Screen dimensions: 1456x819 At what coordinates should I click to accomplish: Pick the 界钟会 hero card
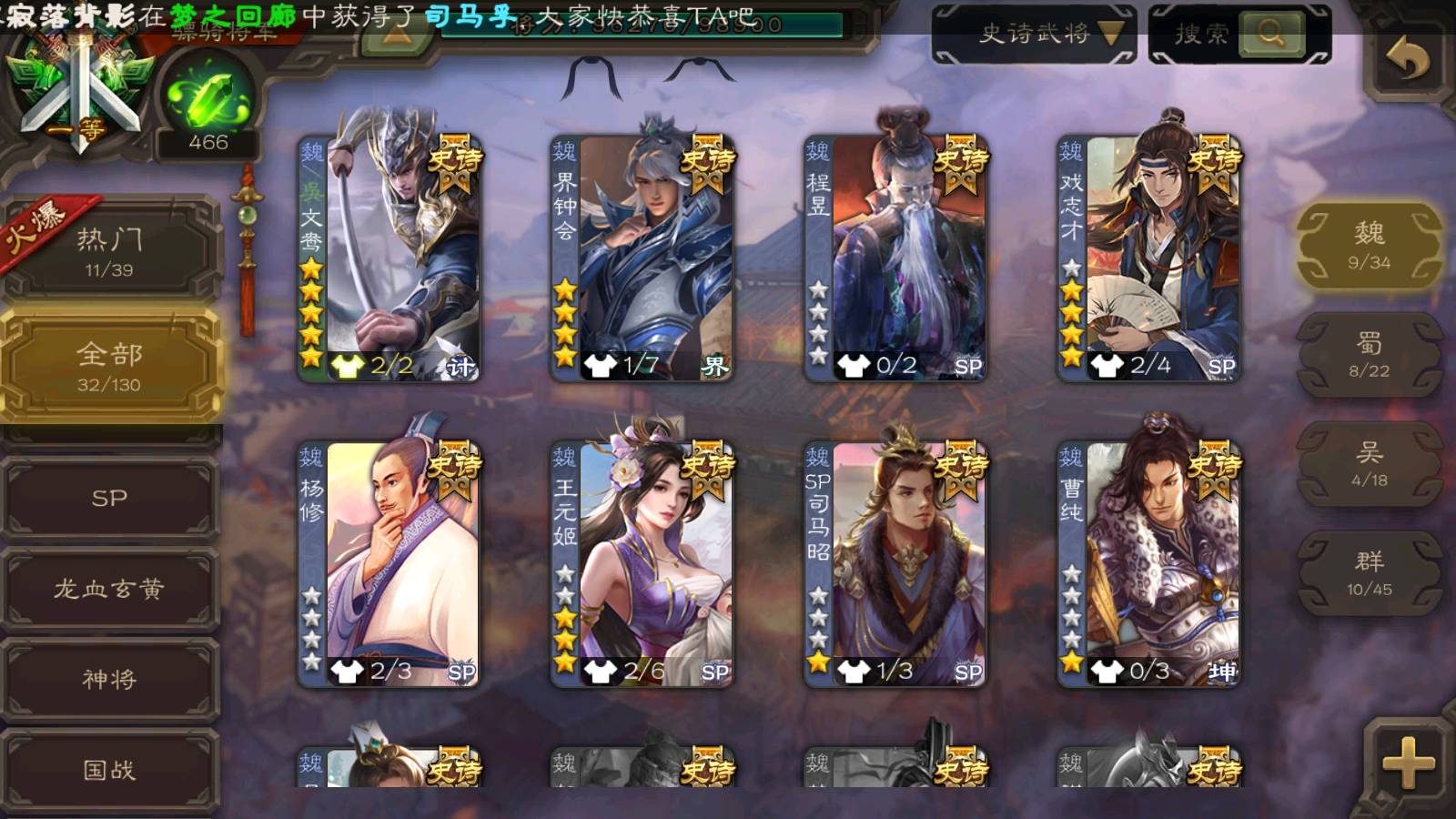coord(642,258)
